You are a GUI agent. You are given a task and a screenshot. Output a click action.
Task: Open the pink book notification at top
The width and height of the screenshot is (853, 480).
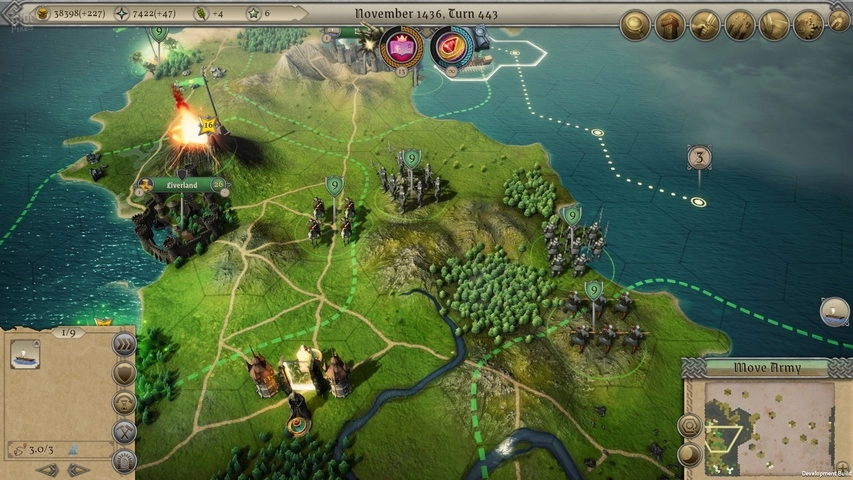[402, 46]
